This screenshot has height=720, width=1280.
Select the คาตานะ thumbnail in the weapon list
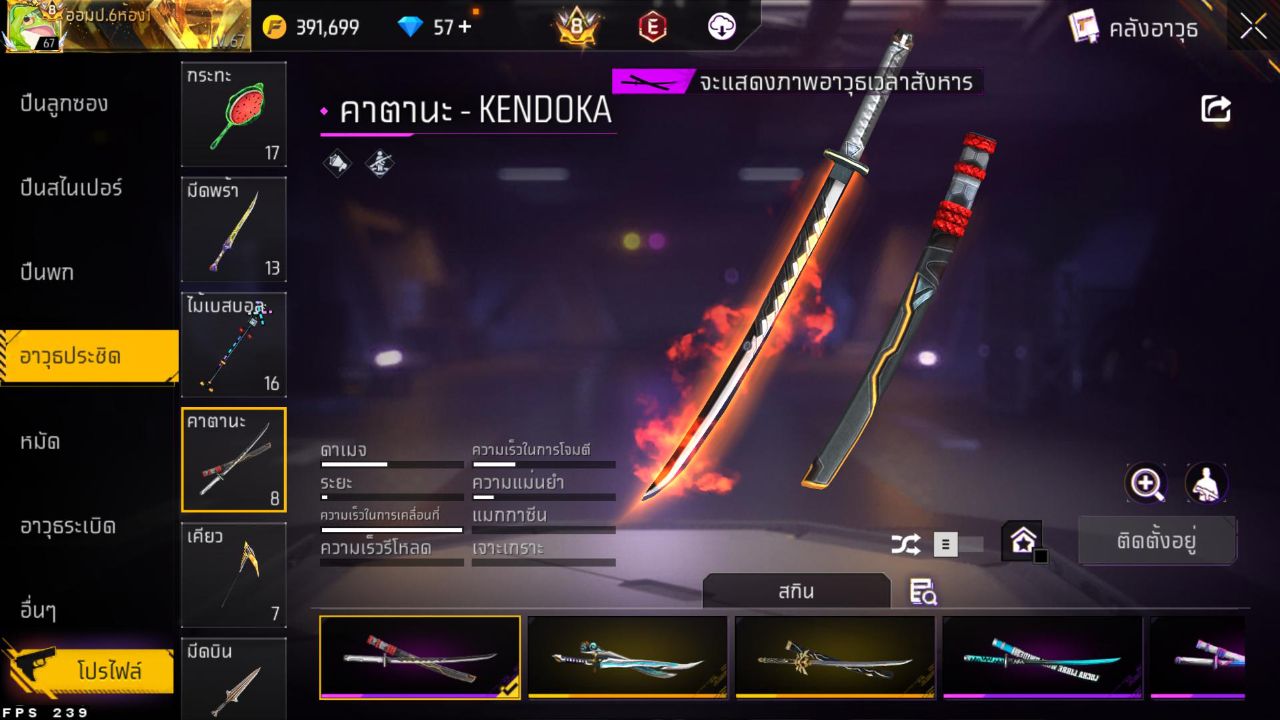click(x=233, y=459)
